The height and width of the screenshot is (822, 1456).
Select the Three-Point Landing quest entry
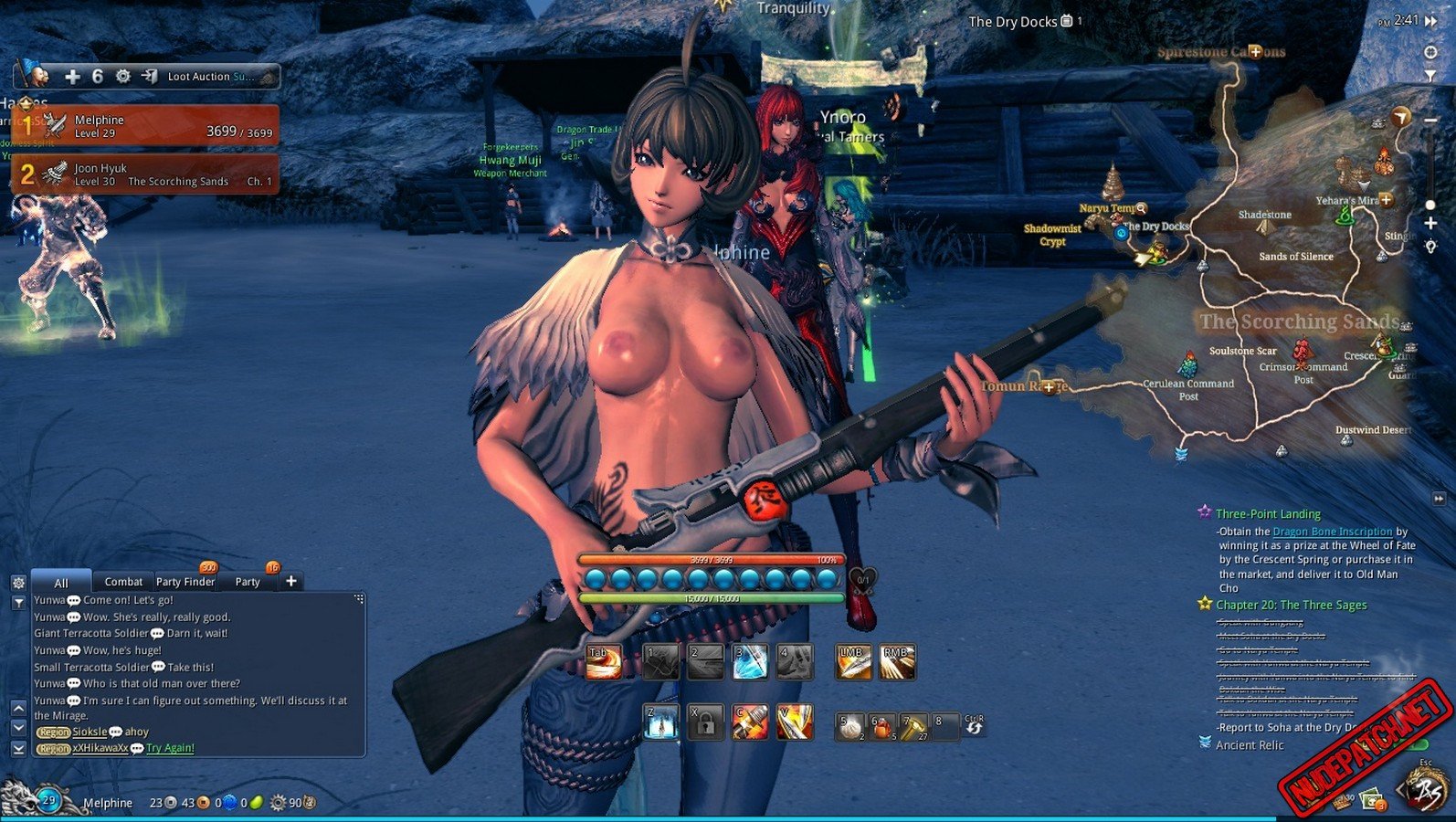(1268, 514)
